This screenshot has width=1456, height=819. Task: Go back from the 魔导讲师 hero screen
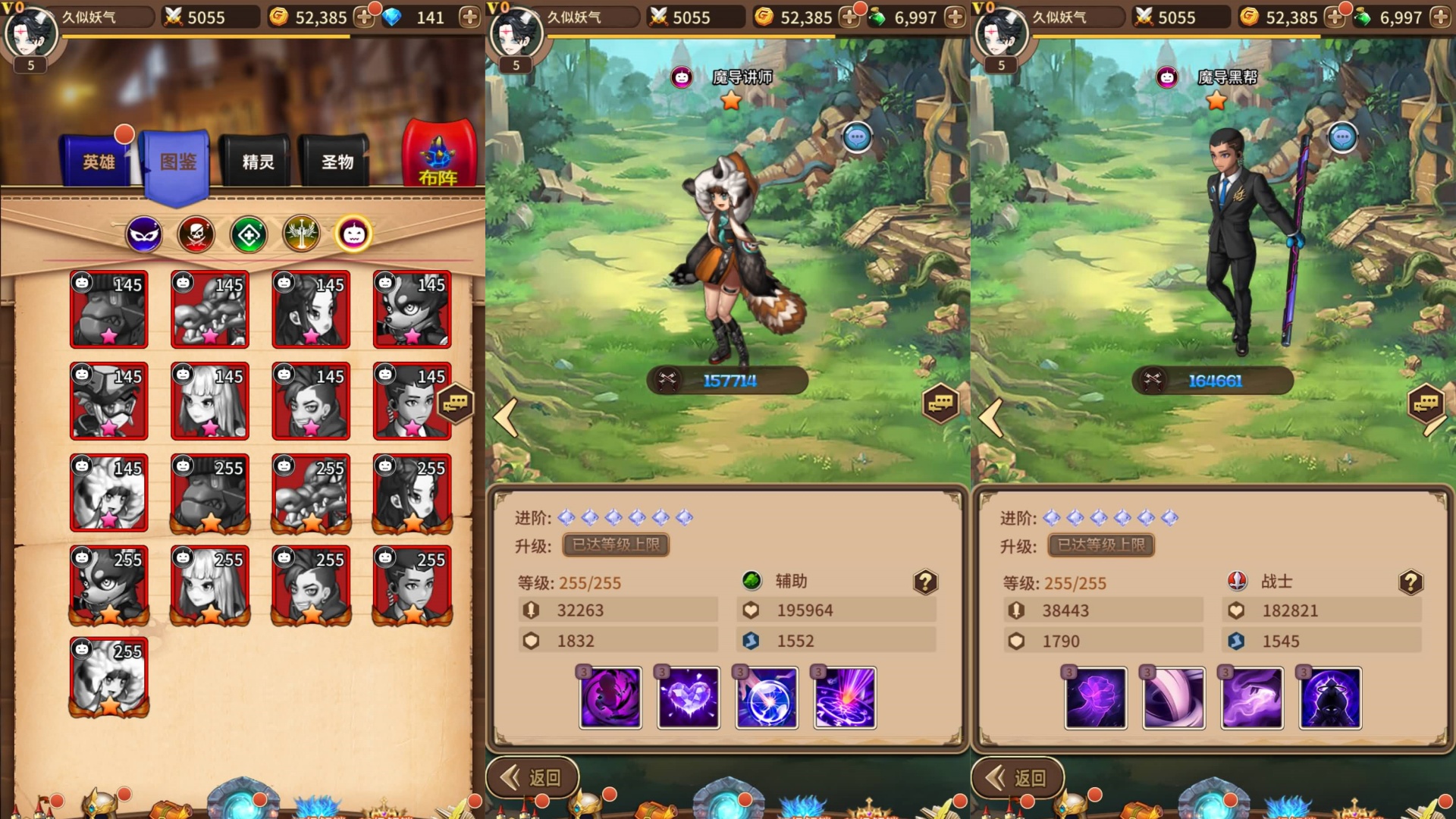click(x=532, y=777)
